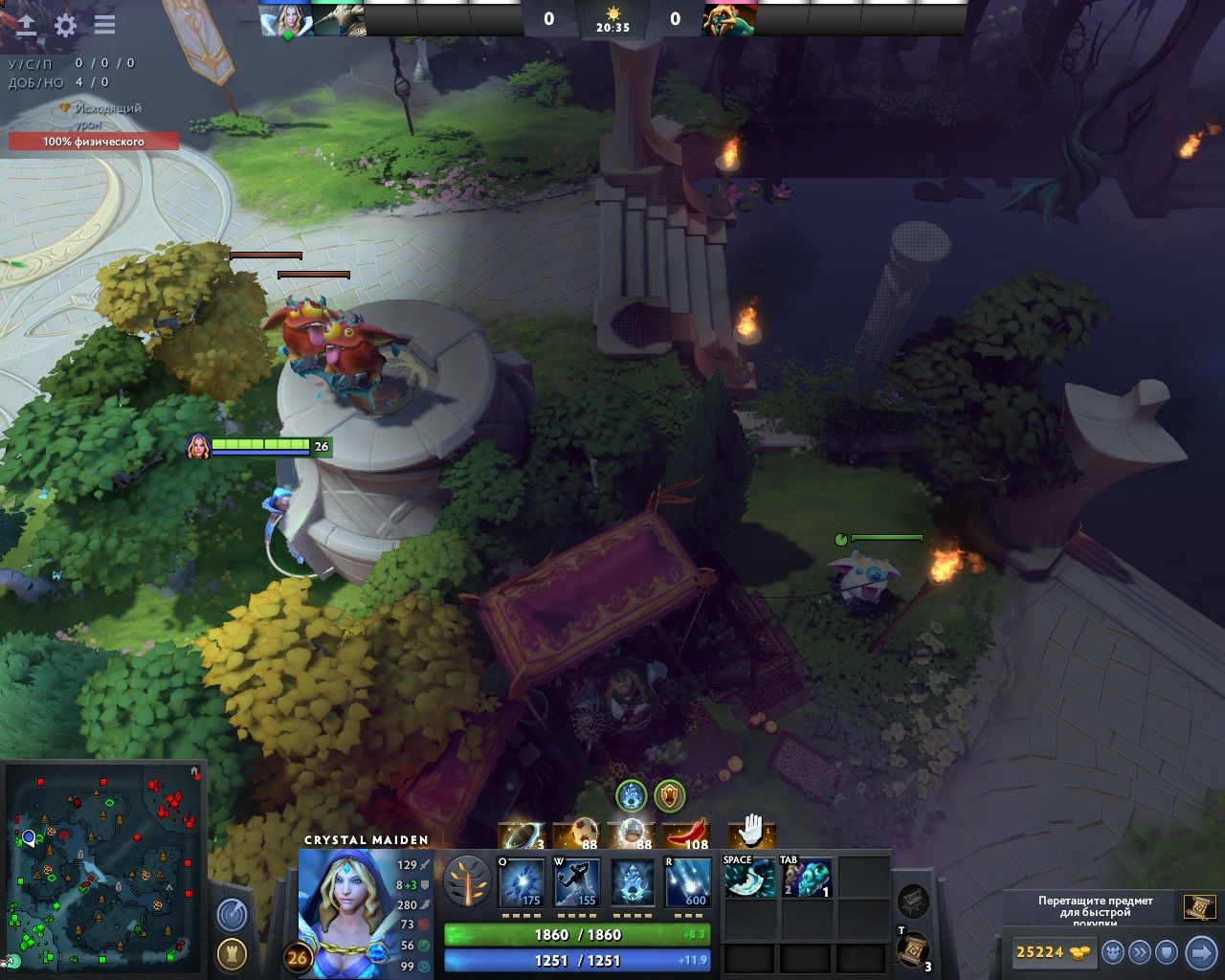Screen dimensions: 1225x980
Task: Open the settings gear menu
Action: [65, 25]
